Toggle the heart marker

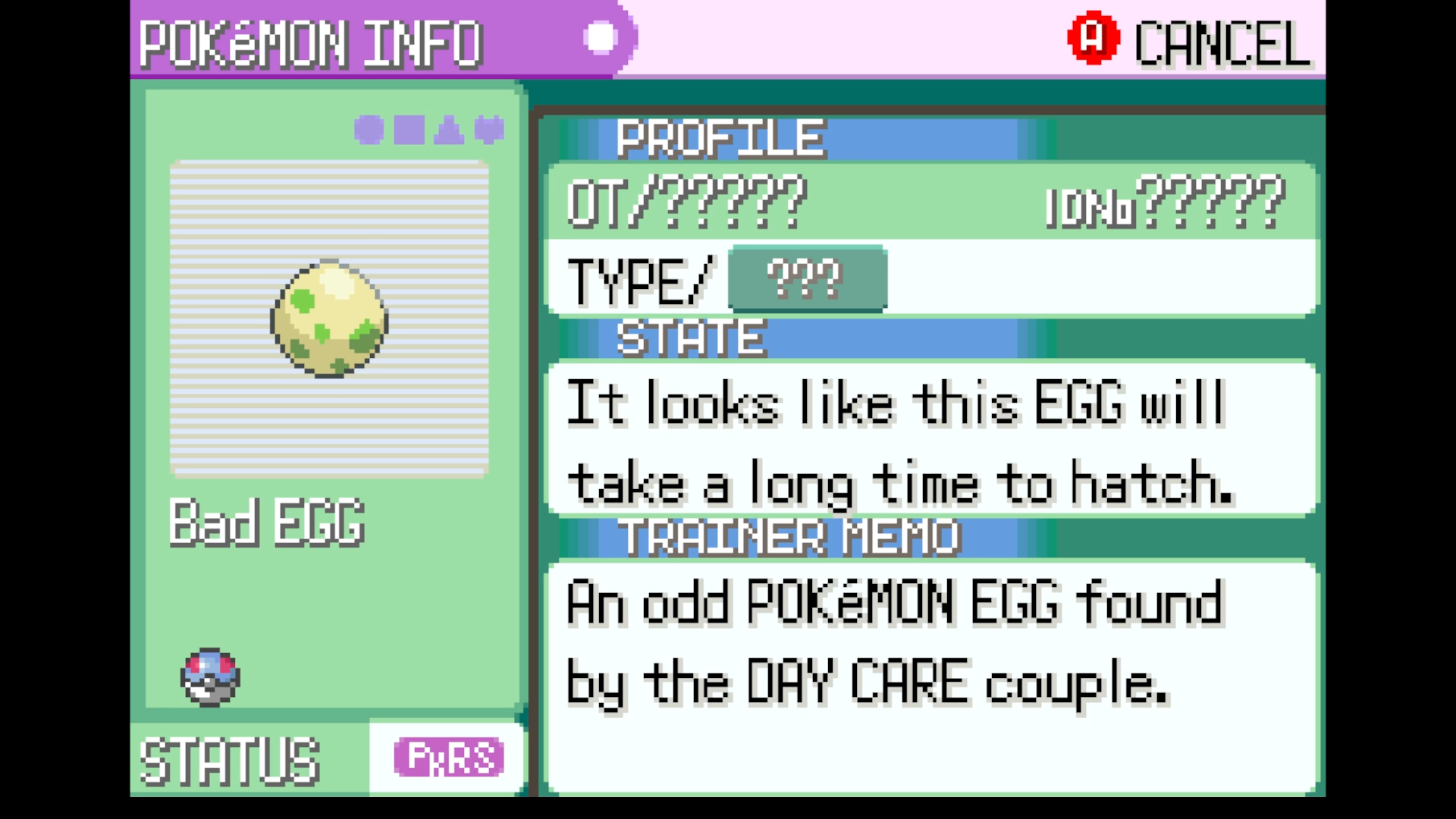(490, 129)
